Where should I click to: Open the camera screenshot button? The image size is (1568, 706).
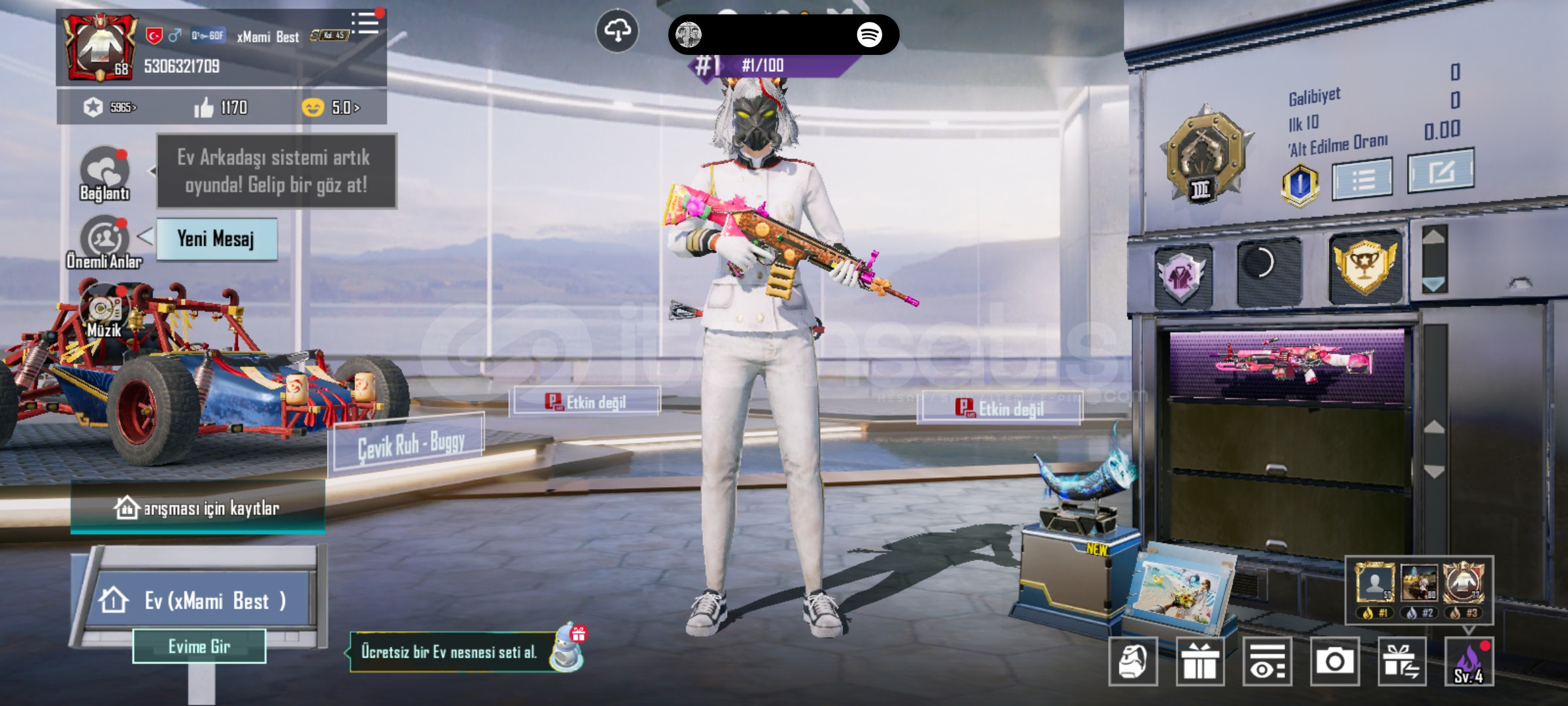pyautogui.click(x=1335, y=662)
